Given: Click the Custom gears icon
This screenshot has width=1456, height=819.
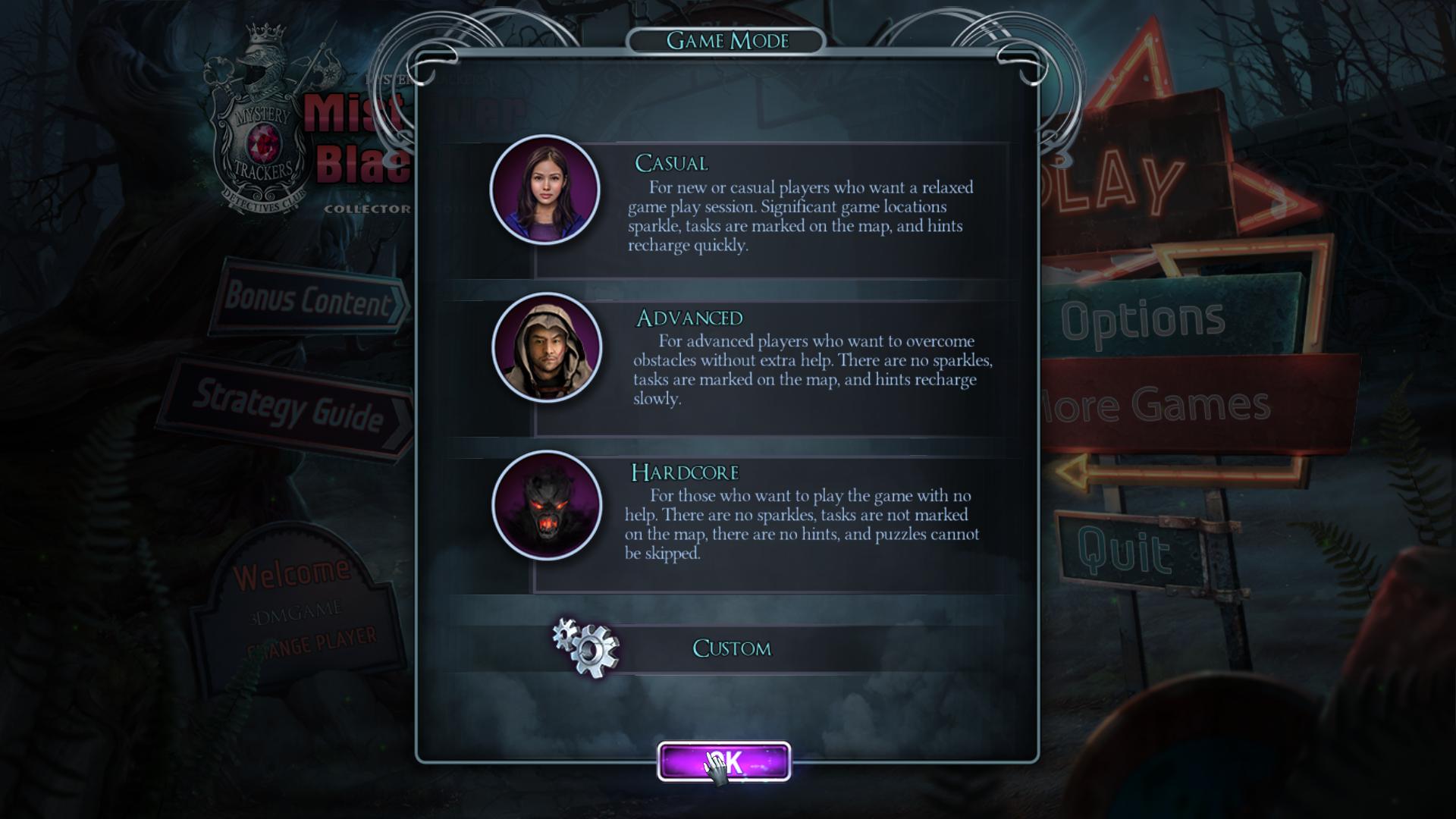Looking at the screenshot, I should tap(586, 647).
